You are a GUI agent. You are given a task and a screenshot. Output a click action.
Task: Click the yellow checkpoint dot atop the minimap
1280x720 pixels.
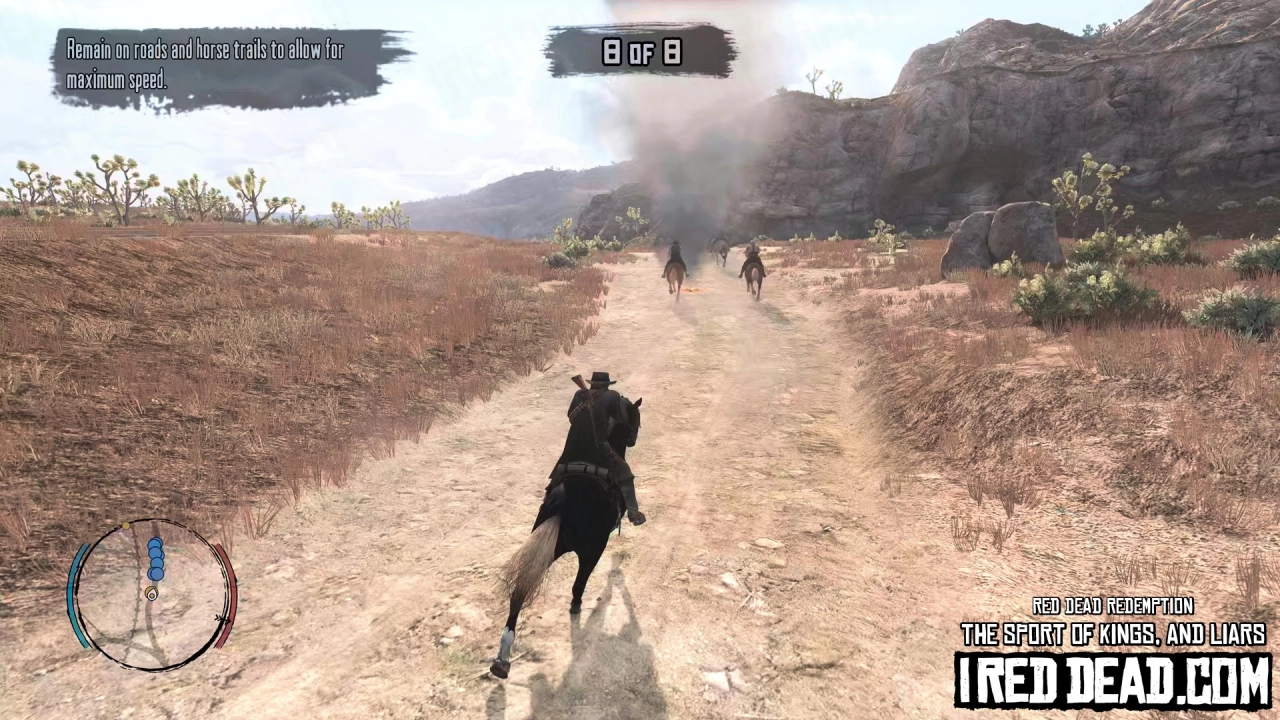[125, 524]
